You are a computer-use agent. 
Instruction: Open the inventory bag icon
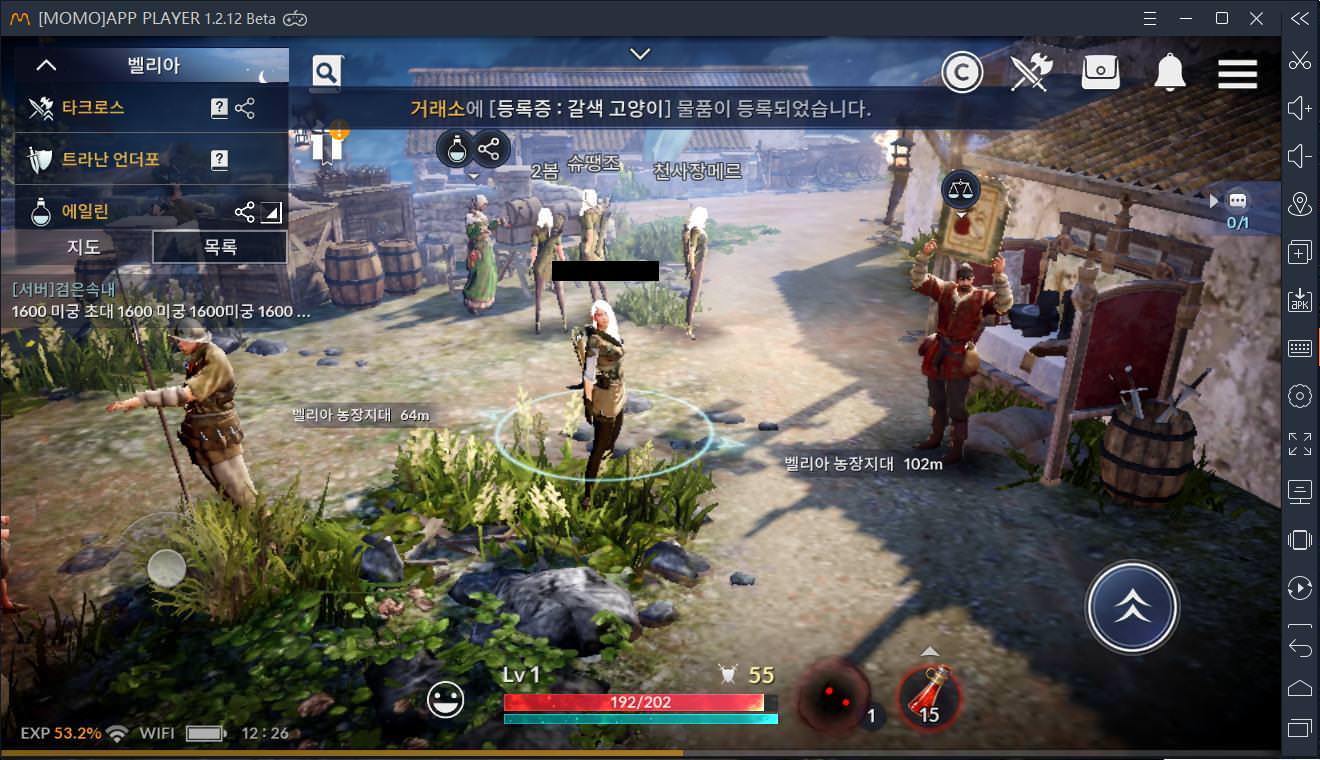point(1100,71)
